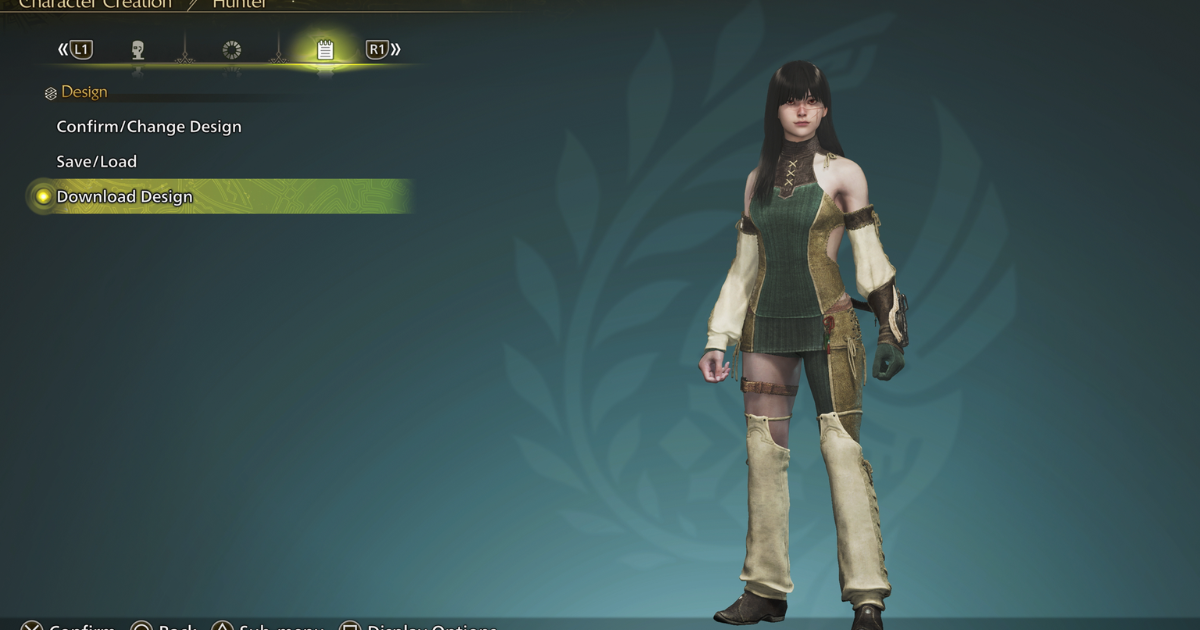Open the color wheel ring tab

click(232, 50)
